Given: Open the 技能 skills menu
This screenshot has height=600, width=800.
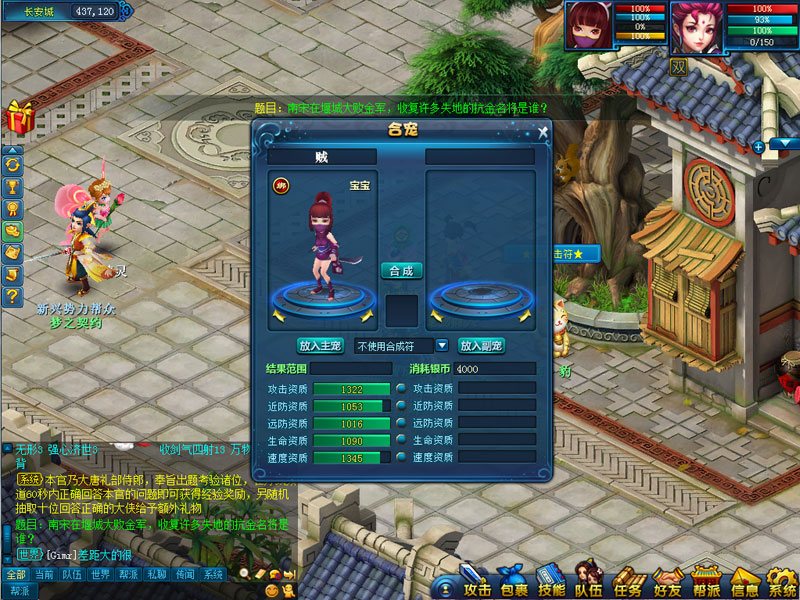Looking at the screenshot, I should 551,580.
